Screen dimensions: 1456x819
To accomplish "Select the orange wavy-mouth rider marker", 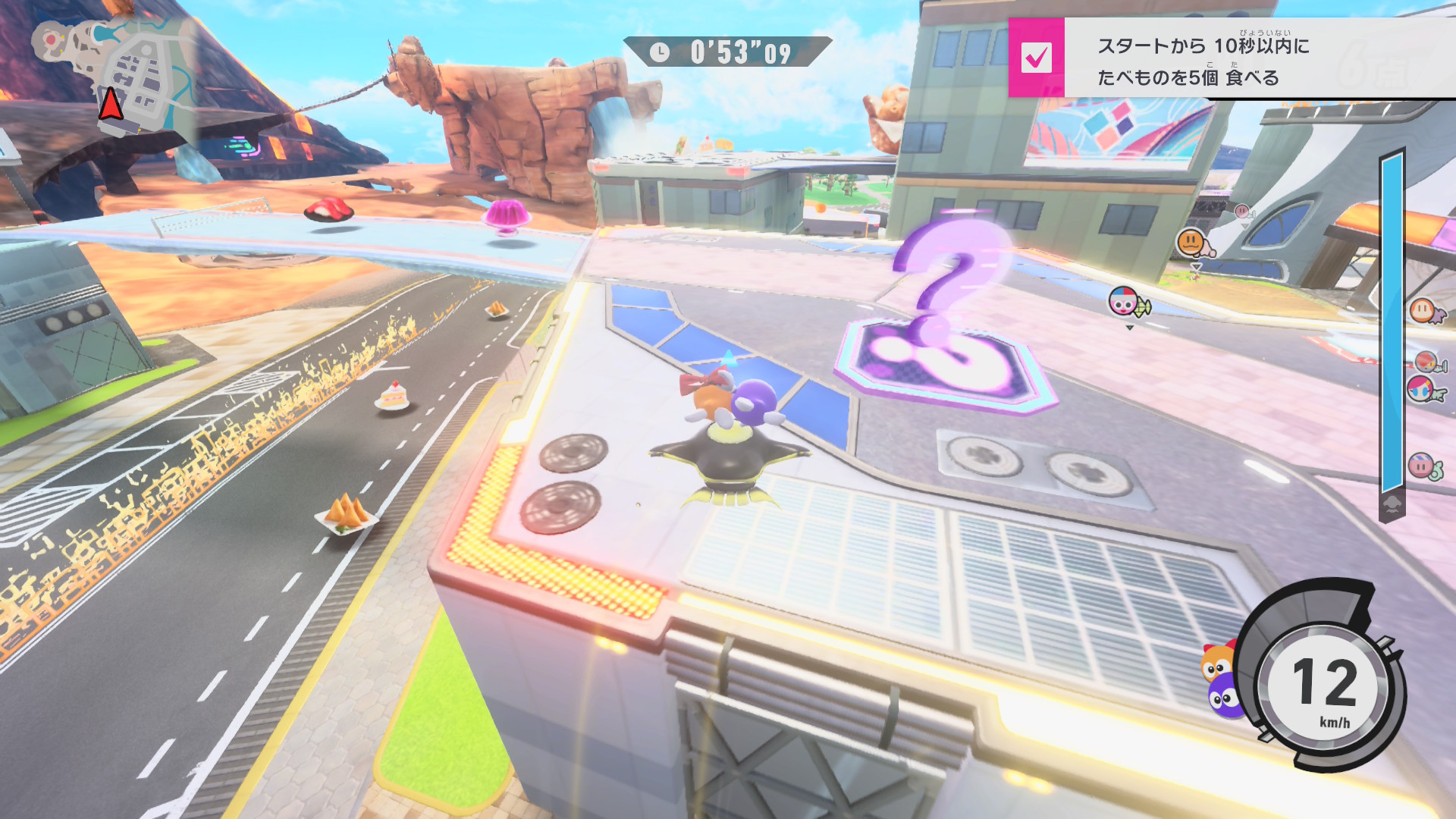I will click(x=1191, y=243).
